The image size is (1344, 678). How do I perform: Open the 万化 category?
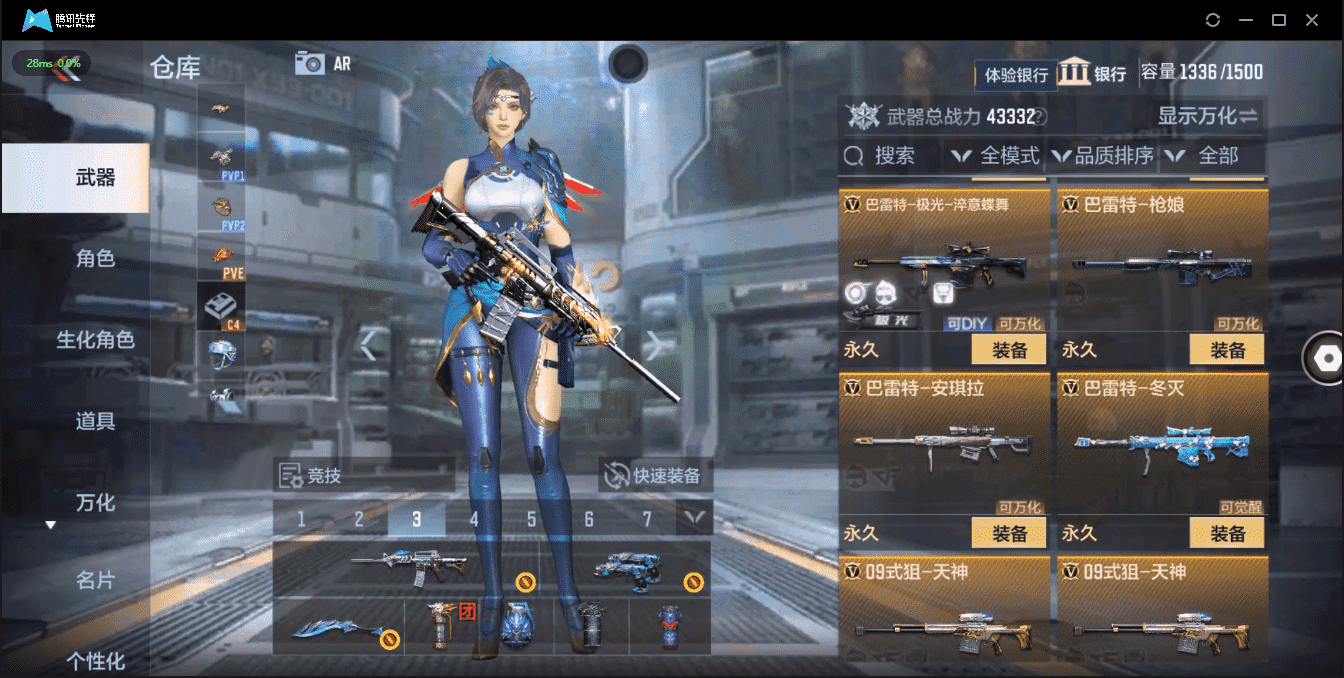(x=95, y=502)
